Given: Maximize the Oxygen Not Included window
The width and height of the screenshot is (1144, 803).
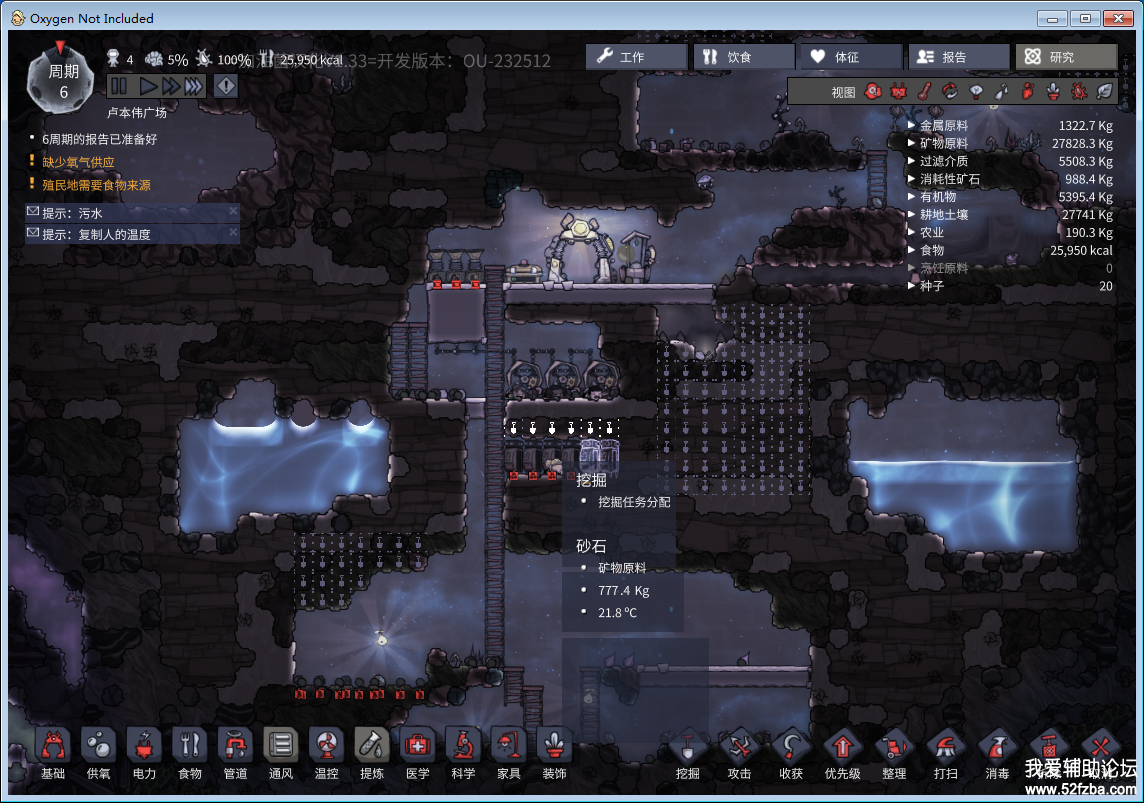Looking at the screenshot, I should pyautogui.click(x=1086, y=18).
